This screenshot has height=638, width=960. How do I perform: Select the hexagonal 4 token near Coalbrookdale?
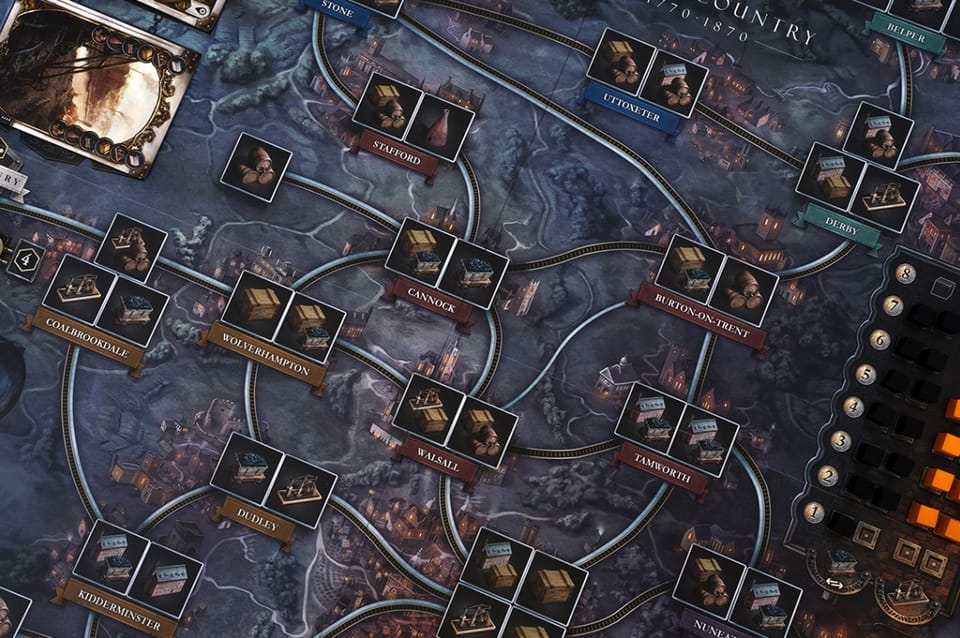coord(25,259)
